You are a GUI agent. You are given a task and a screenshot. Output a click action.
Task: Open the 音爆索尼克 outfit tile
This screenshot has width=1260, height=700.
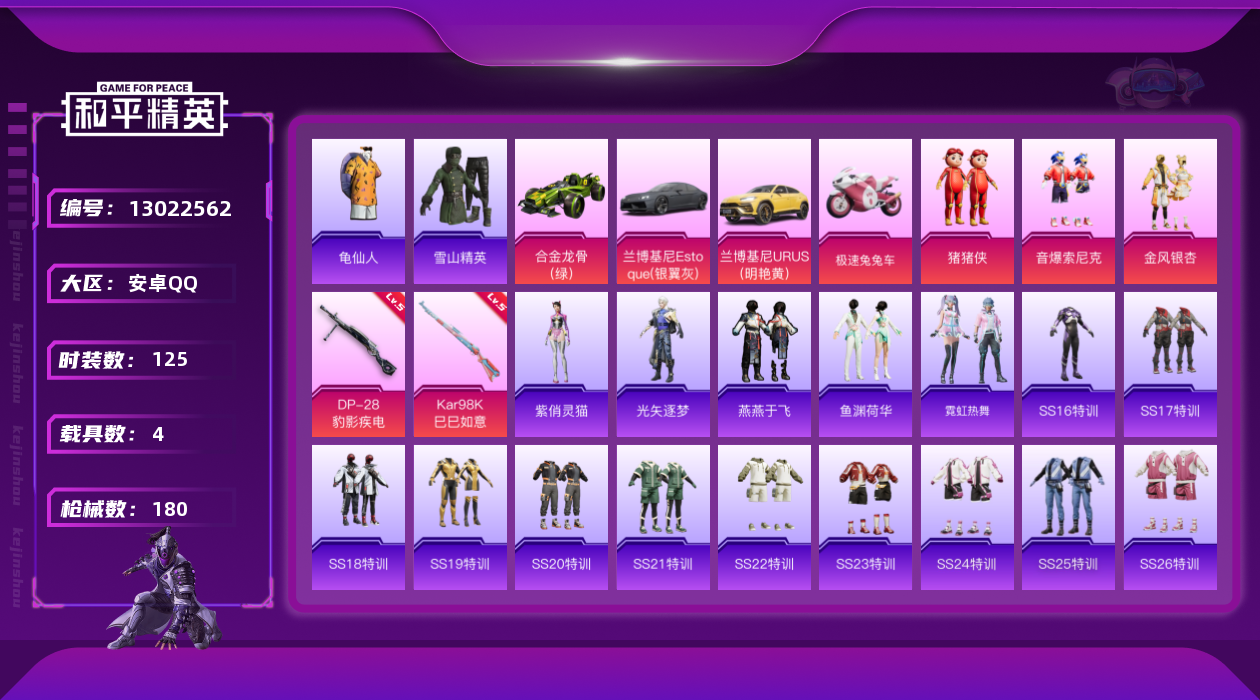pyautogui.click(x=1068, y=210)
